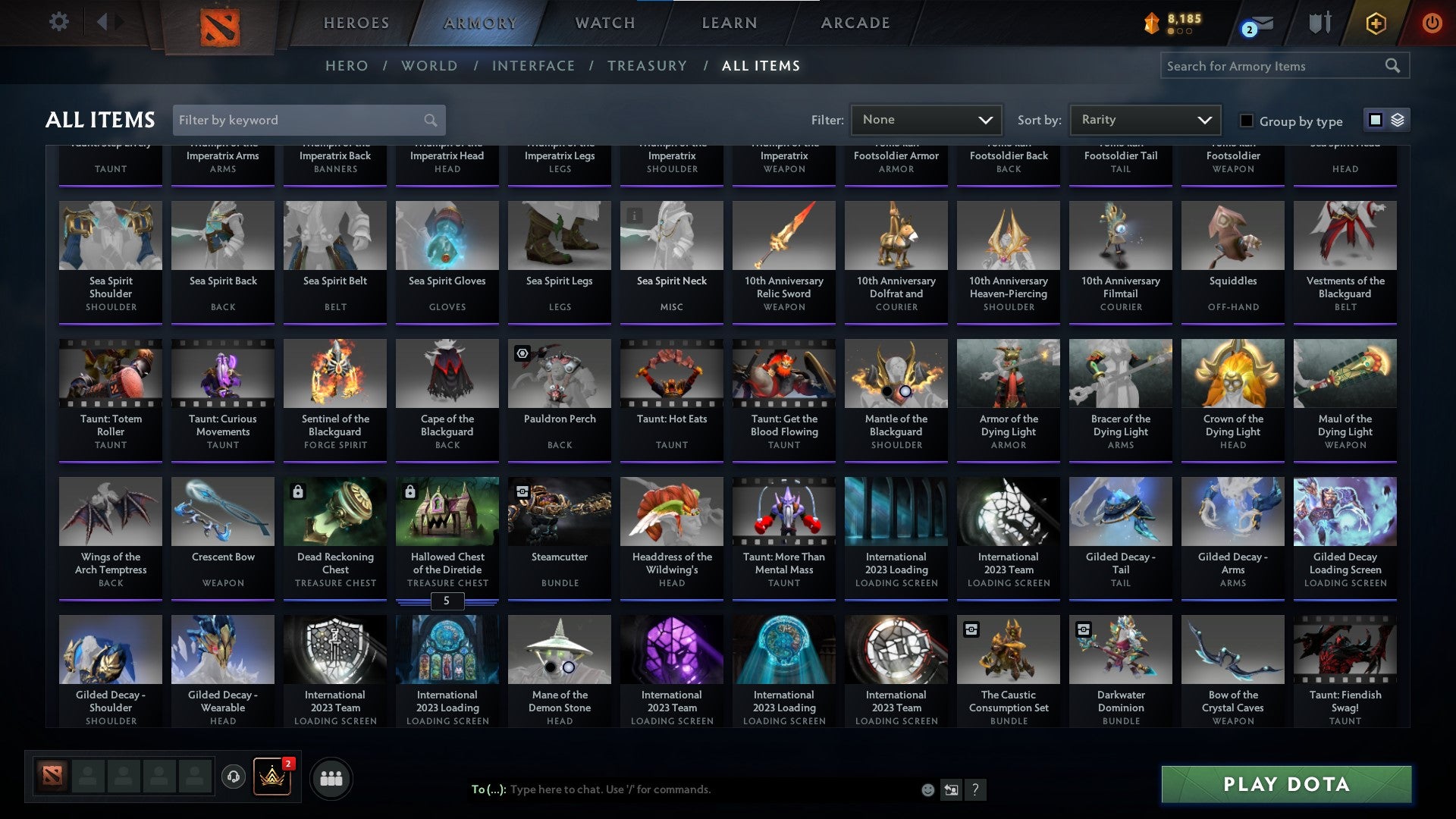Open the friends list icon near chat
Viewport: 1456px width, 819px height.
pyautogui.click(x=331, y=777)
